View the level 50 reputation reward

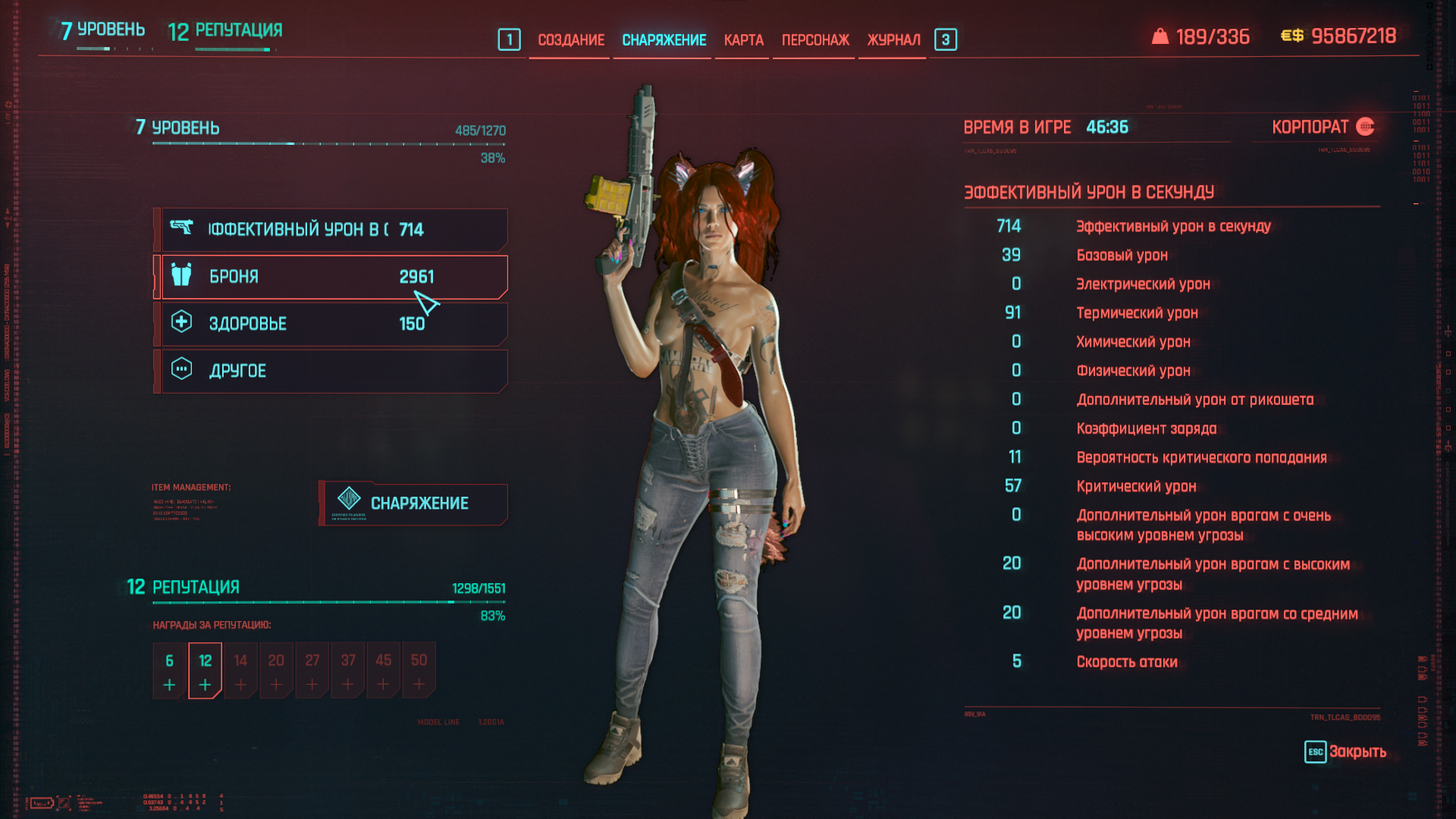click(419, 670)
